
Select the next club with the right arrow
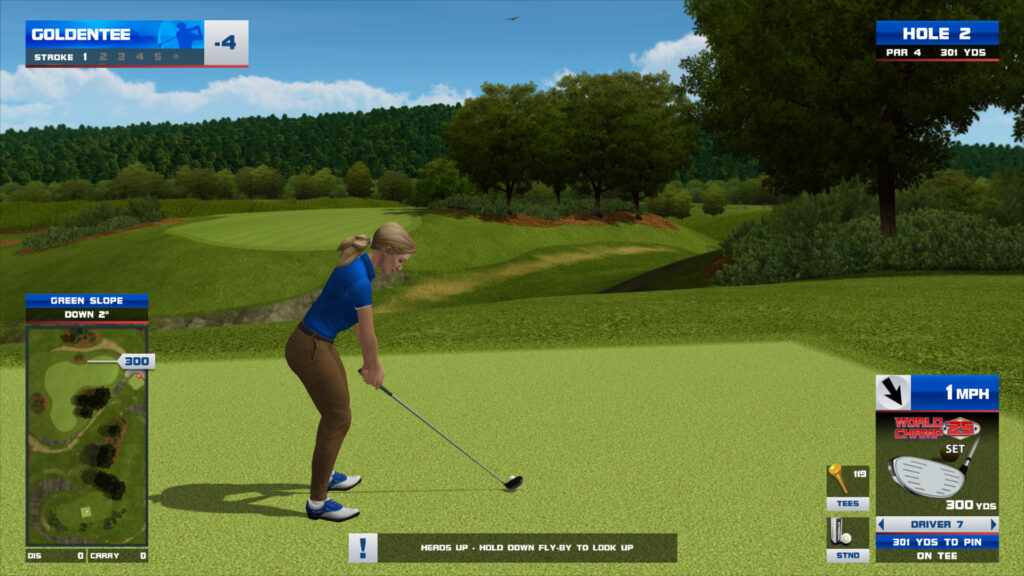tap(993, 524)
